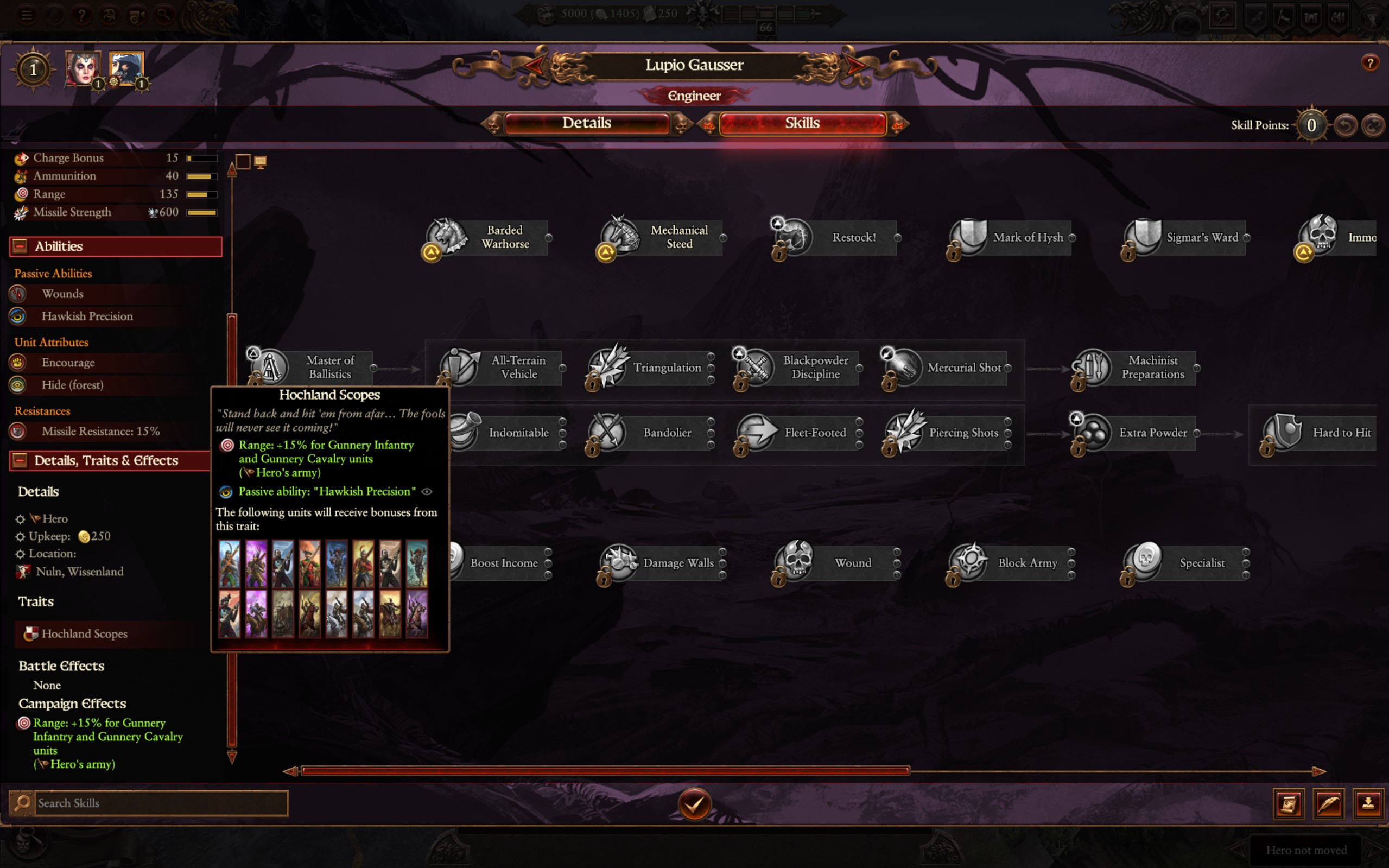The width and height of the screenshot is (1389, 868).
Task: Select the Mercurial Shot skill
Action: point(947,368)
